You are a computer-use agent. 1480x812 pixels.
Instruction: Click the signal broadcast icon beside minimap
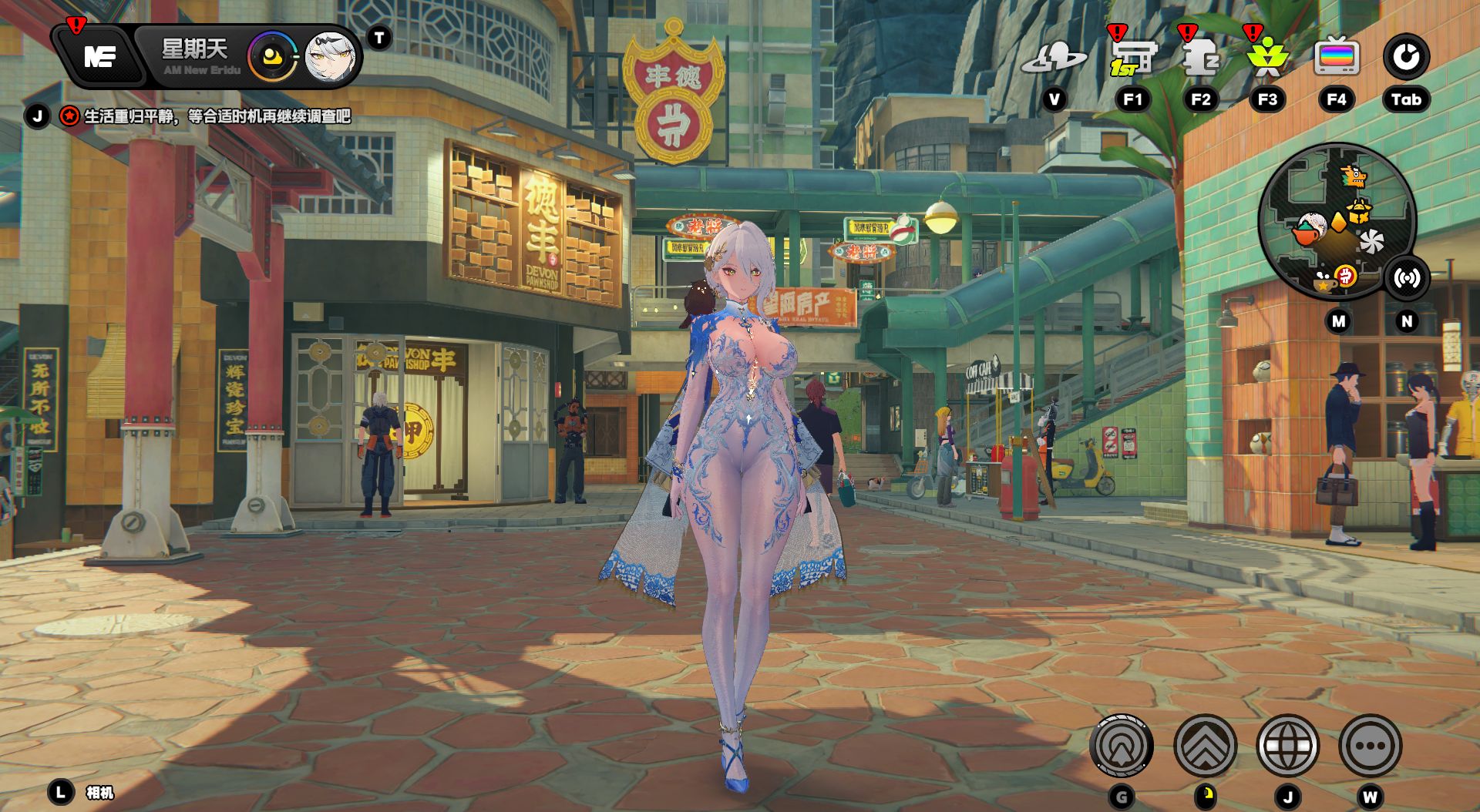click(x=1407, y=278)
